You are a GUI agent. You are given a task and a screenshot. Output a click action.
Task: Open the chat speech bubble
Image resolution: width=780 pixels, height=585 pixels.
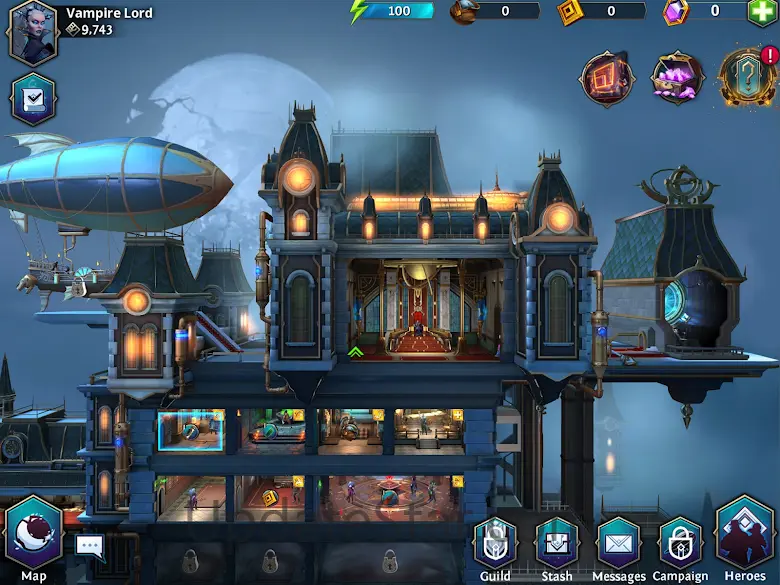(x=89, y=546)
